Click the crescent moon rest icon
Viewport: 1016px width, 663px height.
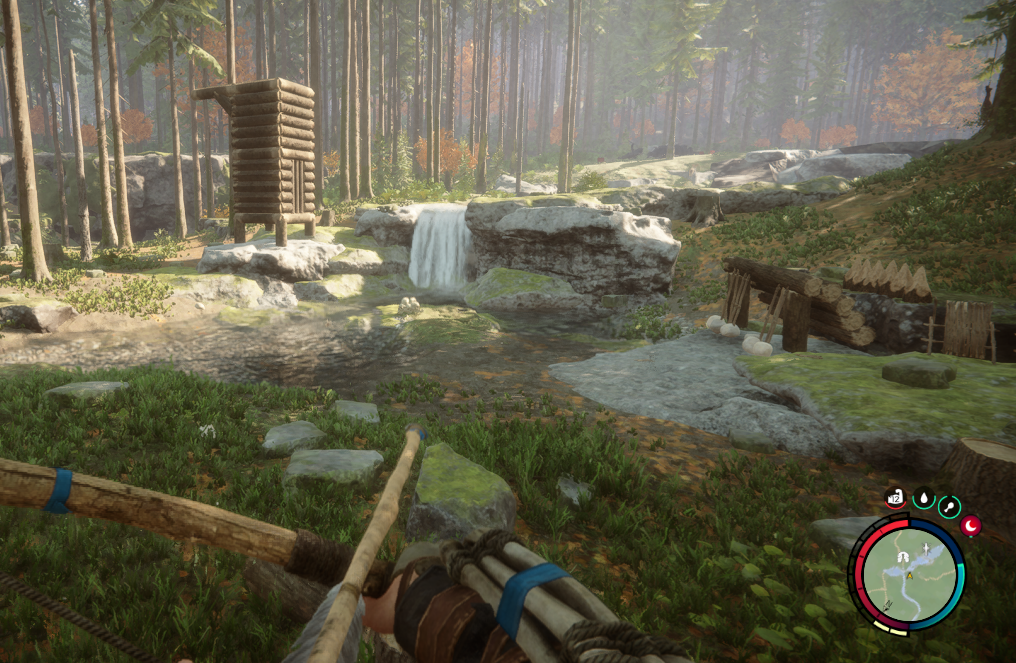pyautogui.click(x=970, y=525)
